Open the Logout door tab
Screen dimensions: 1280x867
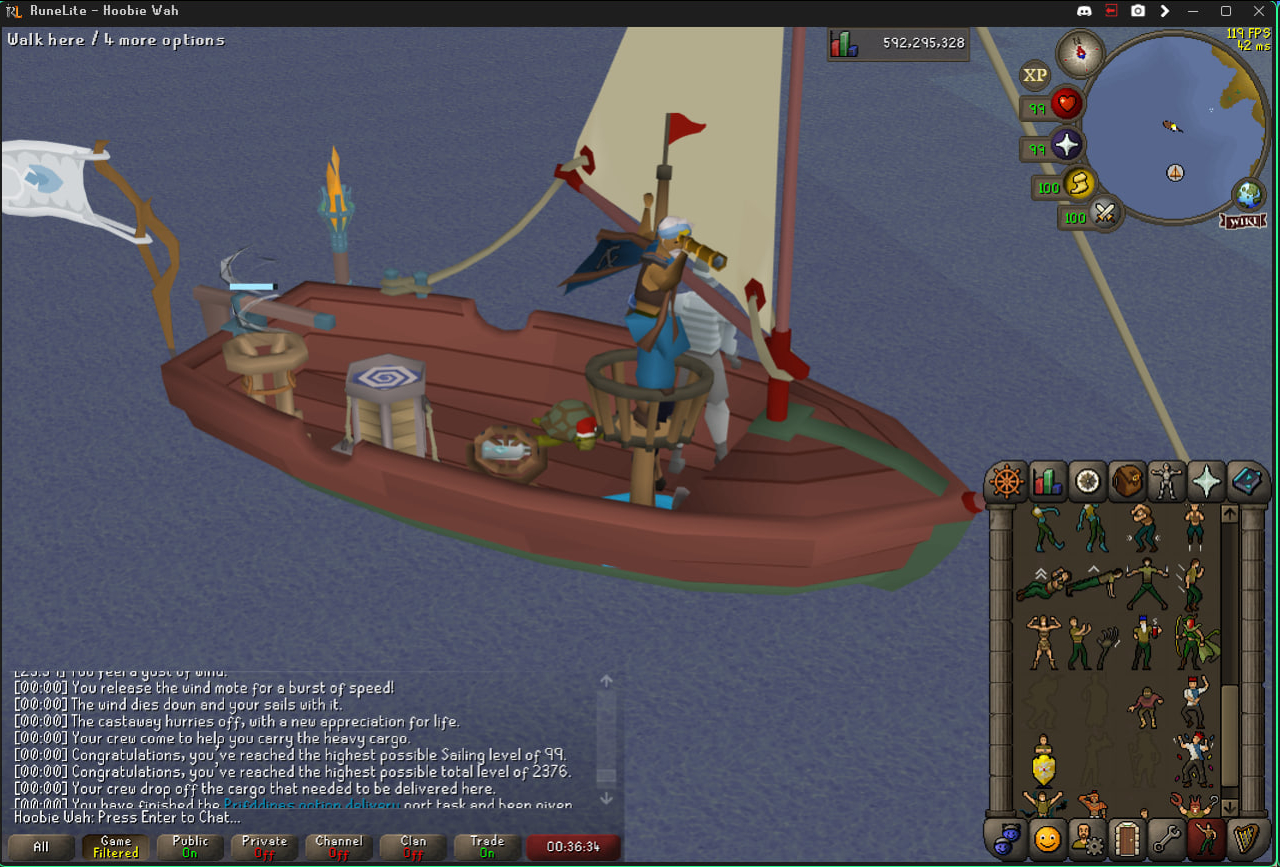tap(1126, 839)
